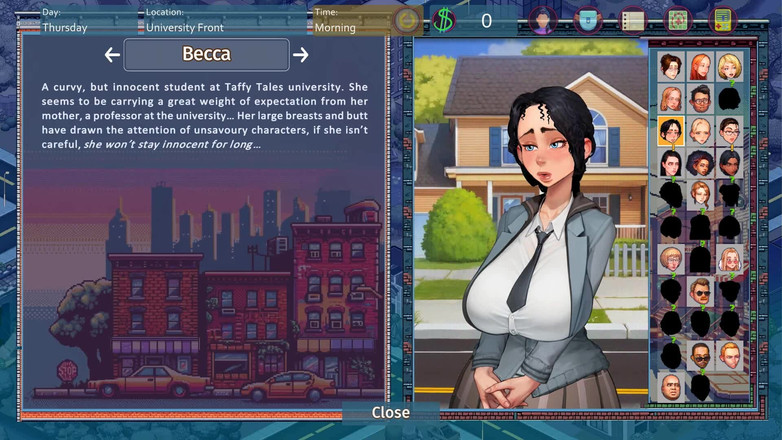
Task: Pick the dark-haired man with glasses portrait
Action: (701, 99)
